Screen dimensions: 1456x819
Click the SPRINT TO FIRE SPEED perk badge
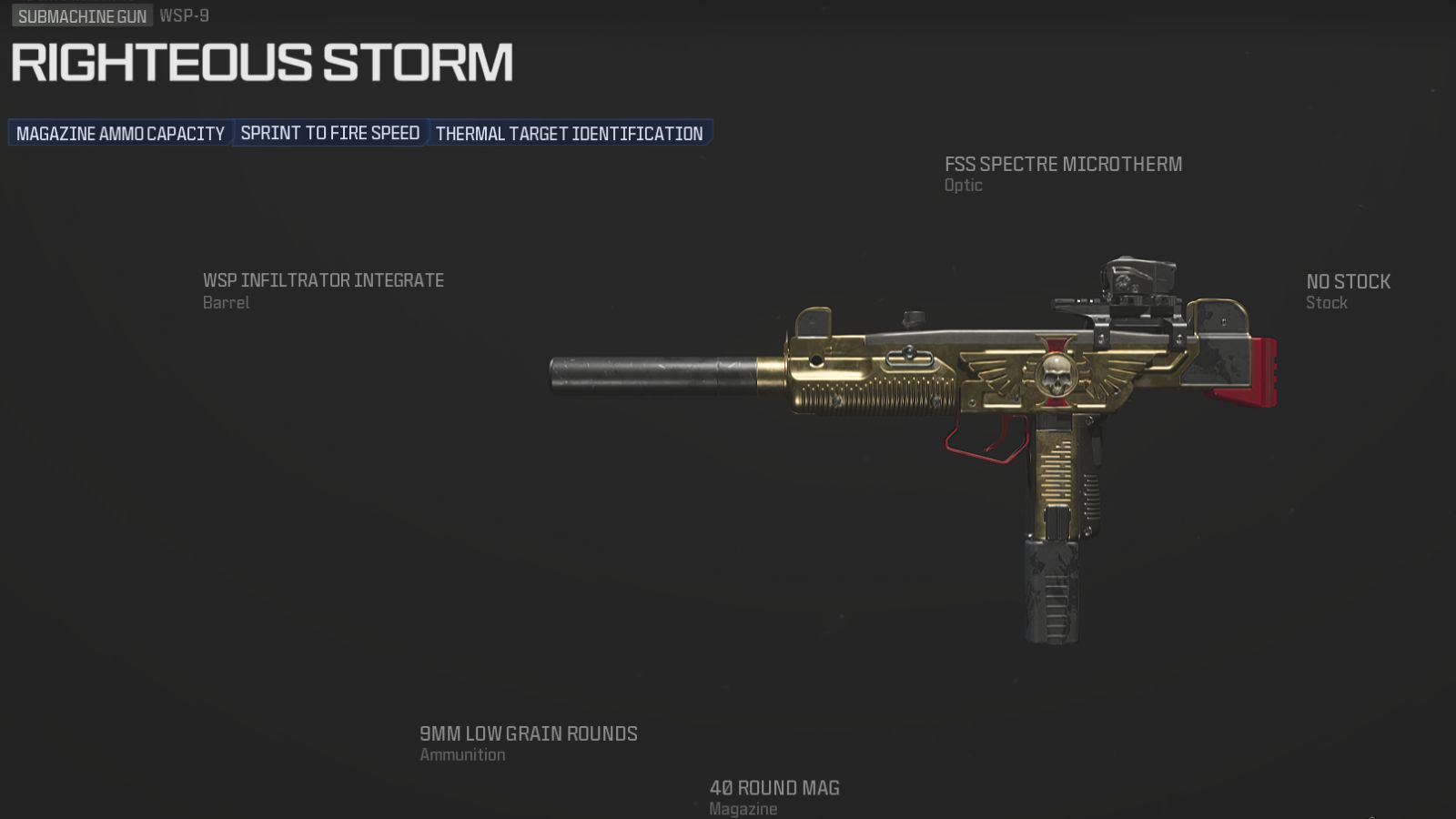click(330, 132)
